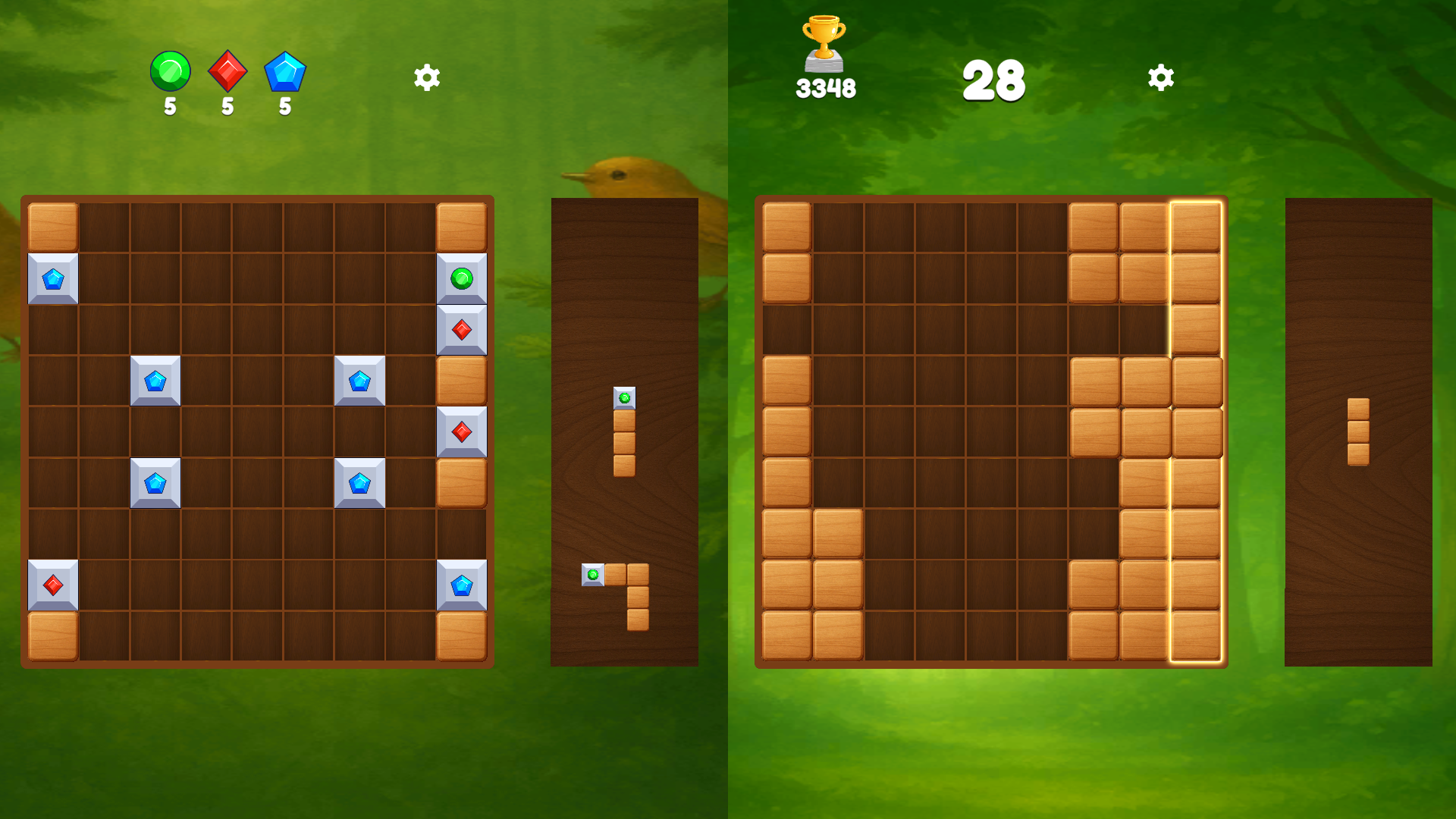Click the green gem on the L-shaped tray piece
The height and width of the screenshot is (819, 1456).
[x=592, y=576]
